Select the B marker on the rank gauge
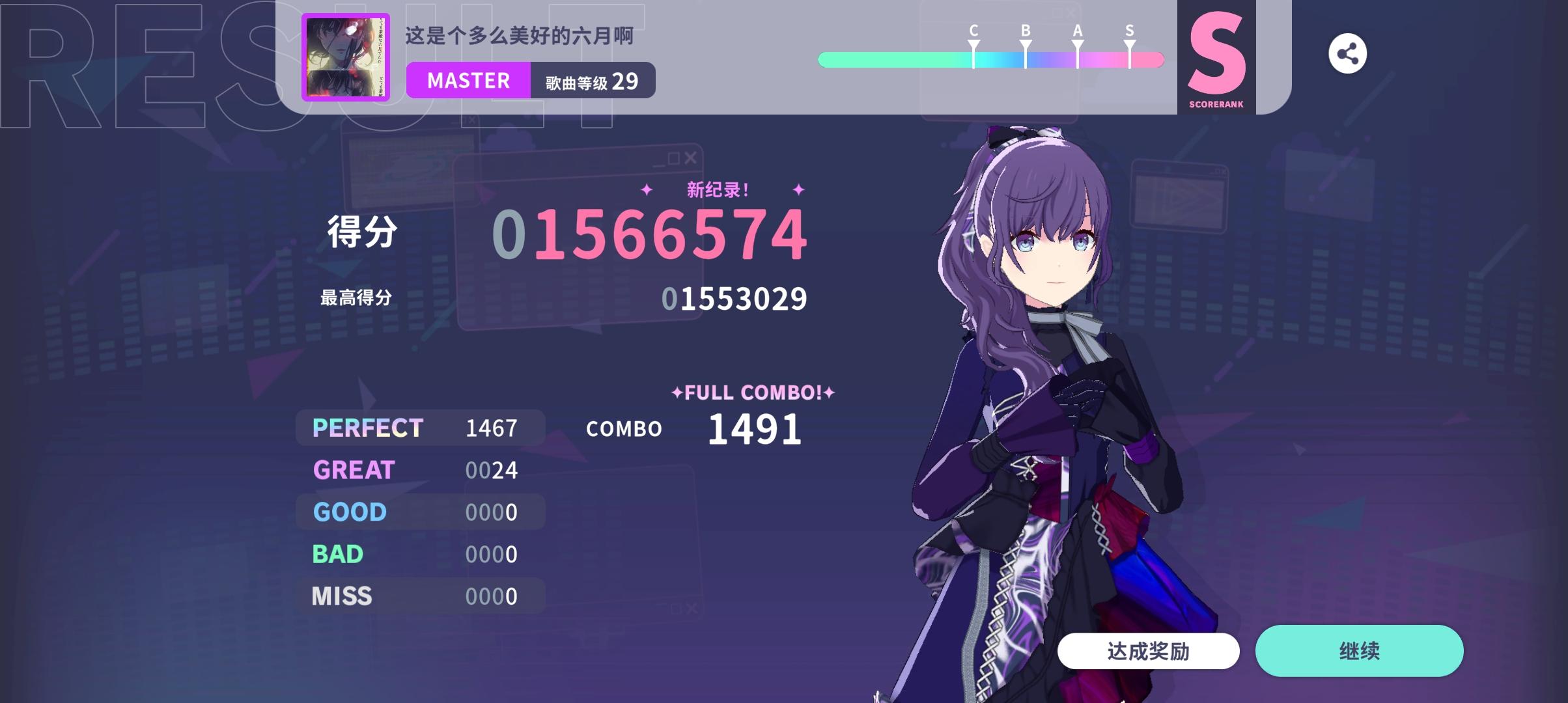The image size is (1568, 703). point(1024,47)
